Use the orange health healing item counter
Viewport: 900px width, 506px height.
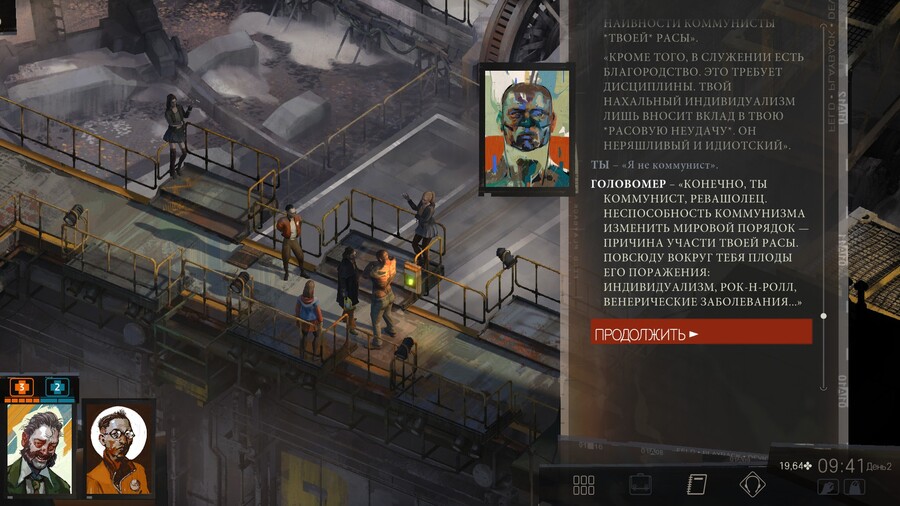coord(22,387)
